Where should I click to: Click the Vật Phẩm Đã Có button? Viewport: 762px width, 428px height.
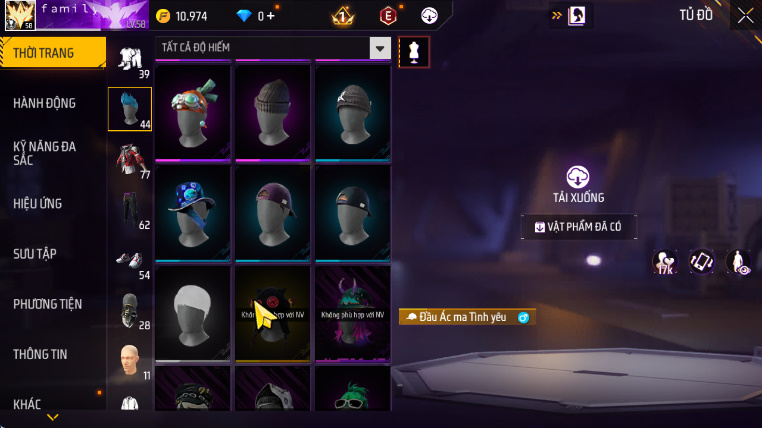pos(578,227)
